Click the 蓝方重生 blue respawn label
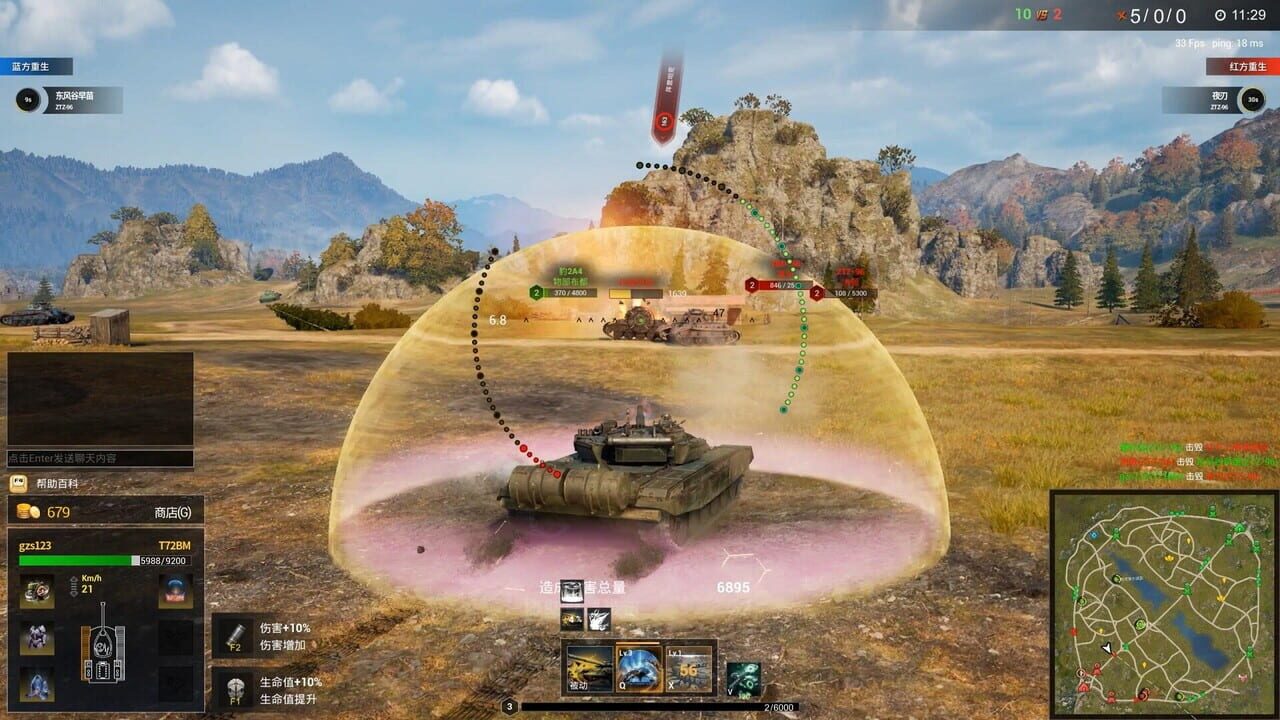The image size is (1280, 720). pyautogui.click(x=30, y=65)
